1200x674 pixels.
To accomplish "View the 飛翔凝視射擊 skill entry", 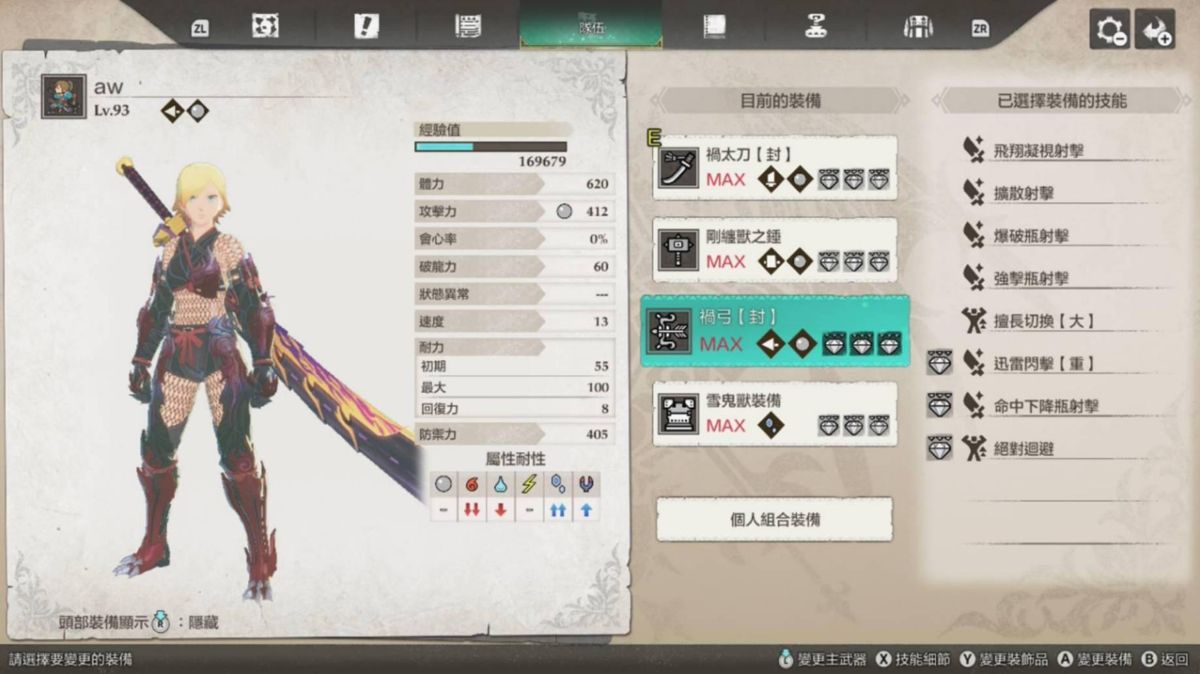I will coord(1038,152).
